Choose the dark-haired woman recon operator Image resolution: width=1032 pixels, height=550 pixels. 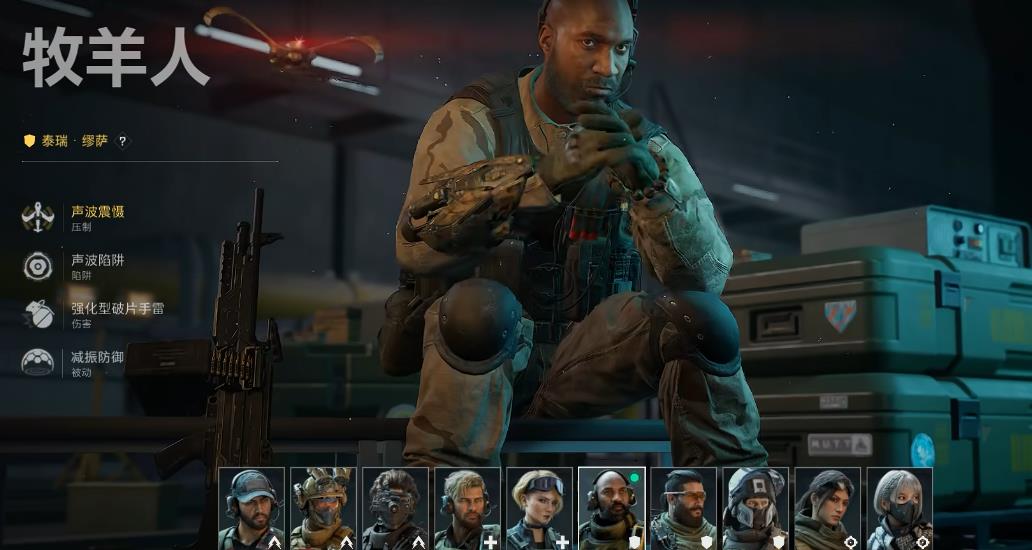[827, 508]
